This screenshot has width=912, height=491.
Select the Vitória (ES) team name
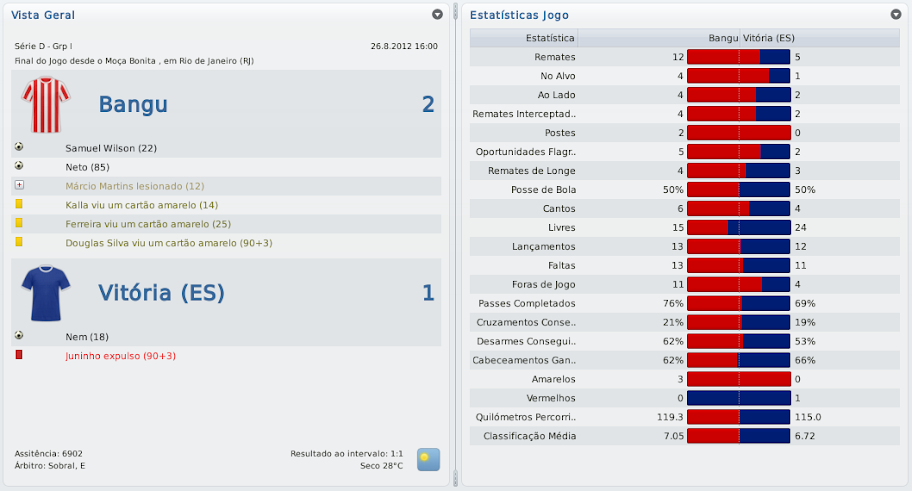pos(161,292)
